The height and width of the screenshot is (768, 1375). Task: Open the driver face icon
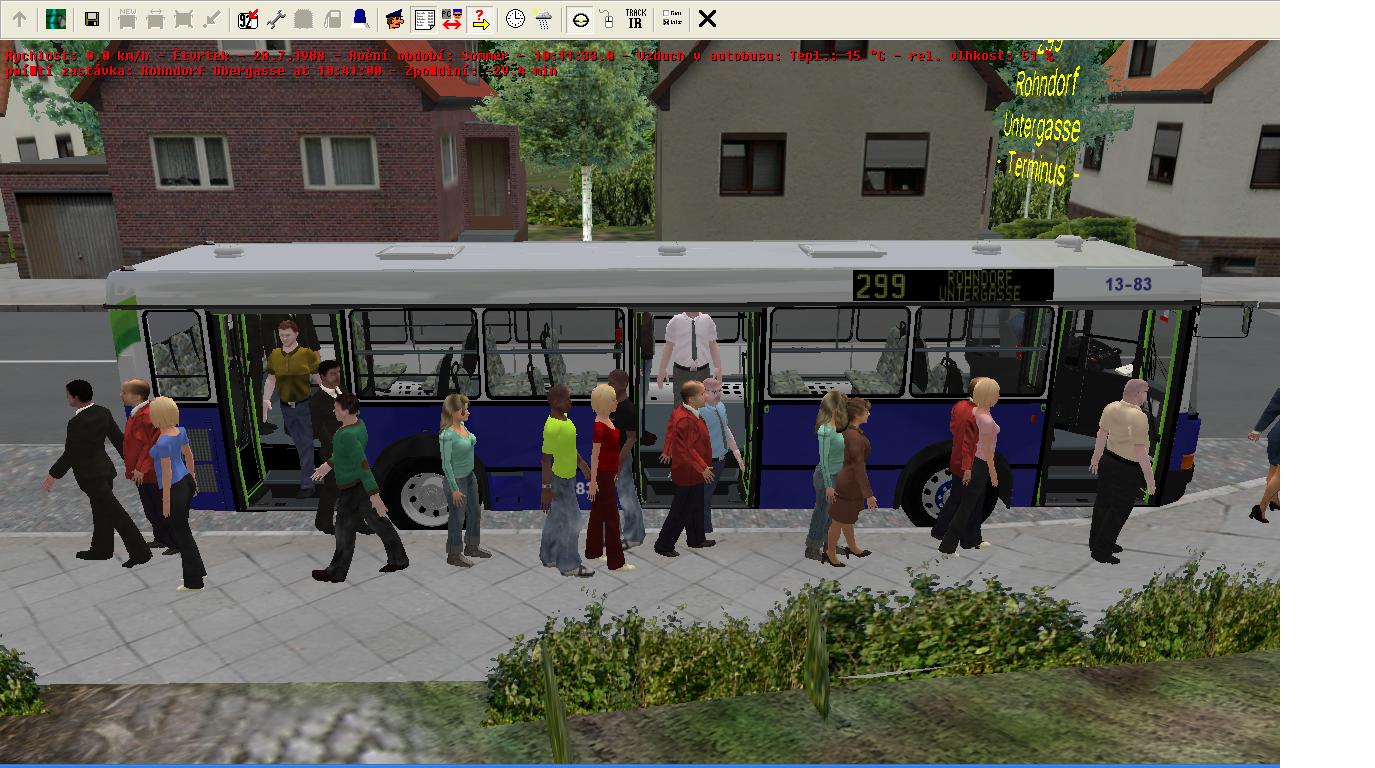tap(395, 19)
